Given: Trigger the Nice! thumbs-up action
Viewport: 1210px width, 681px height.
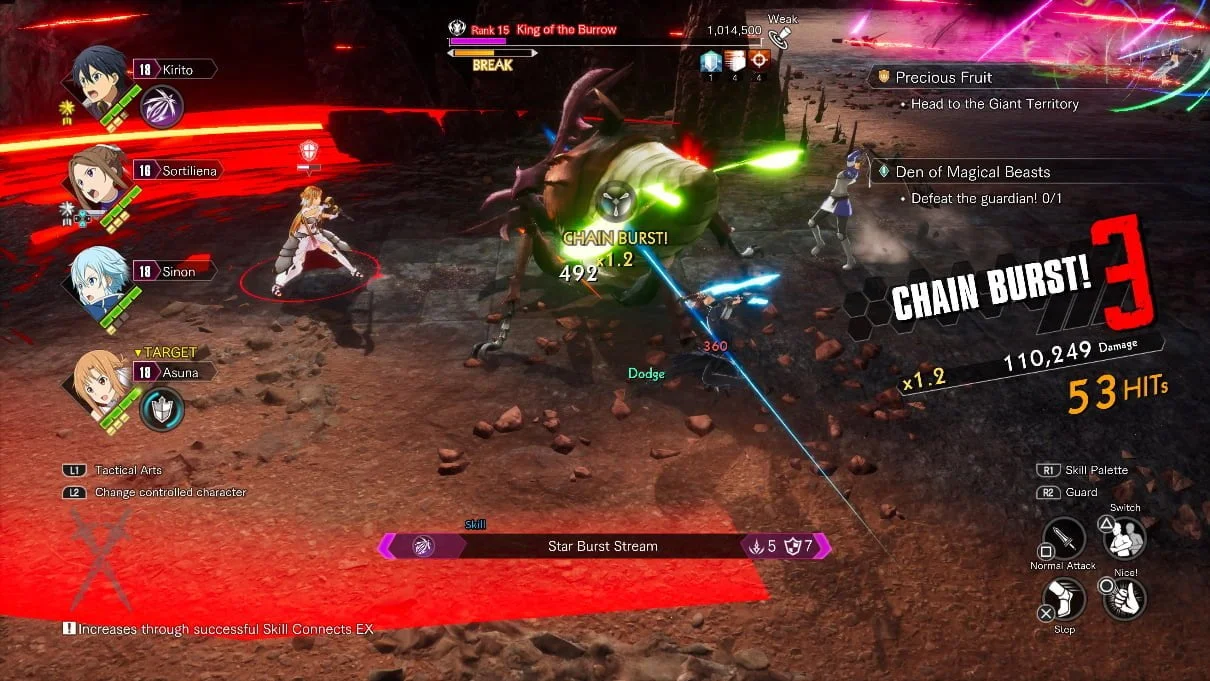Looking at the screenshot, I should (1124, 598).
